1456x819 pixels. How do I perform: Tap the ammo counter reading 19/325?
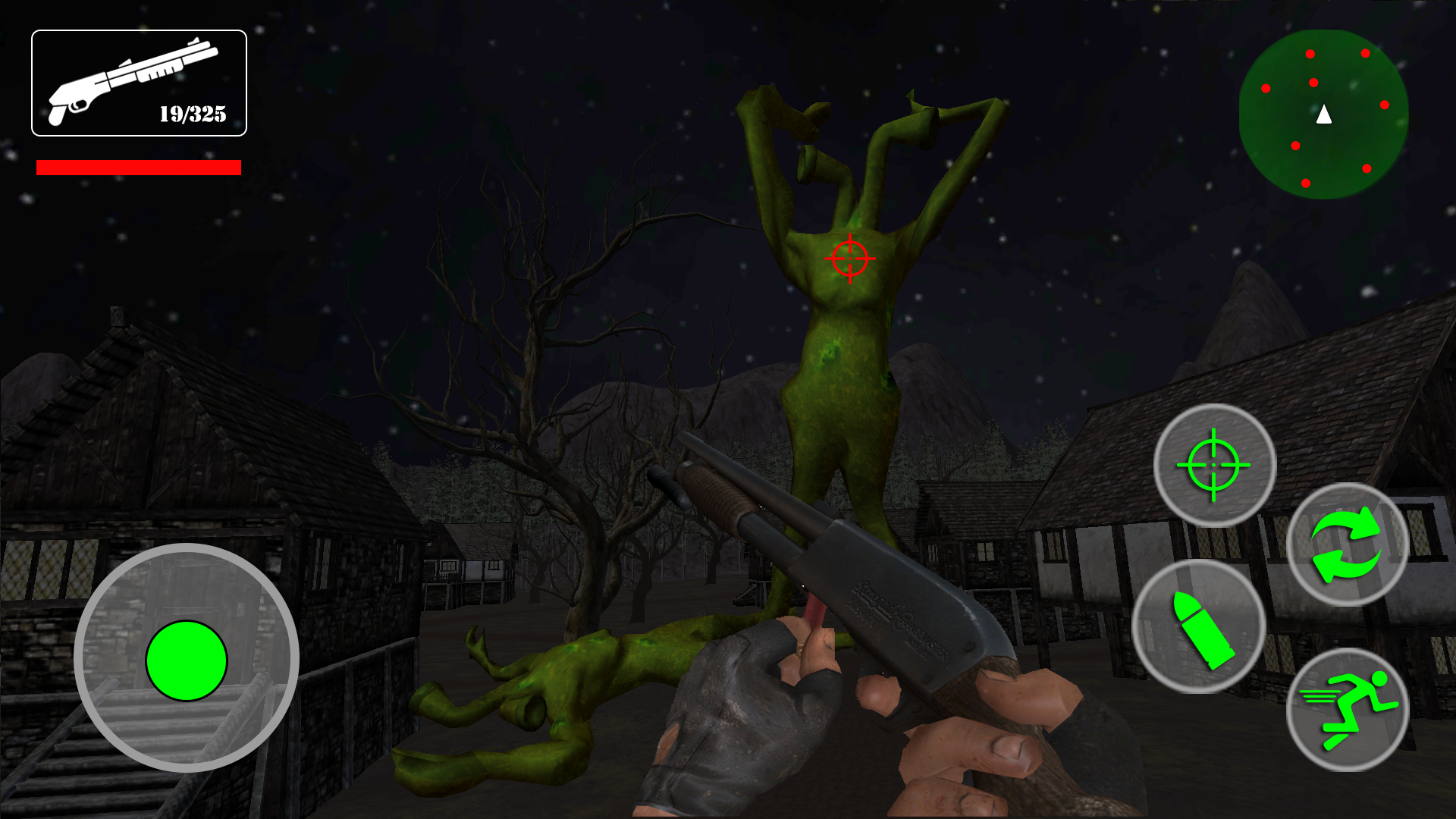click(x=192, y=115)
